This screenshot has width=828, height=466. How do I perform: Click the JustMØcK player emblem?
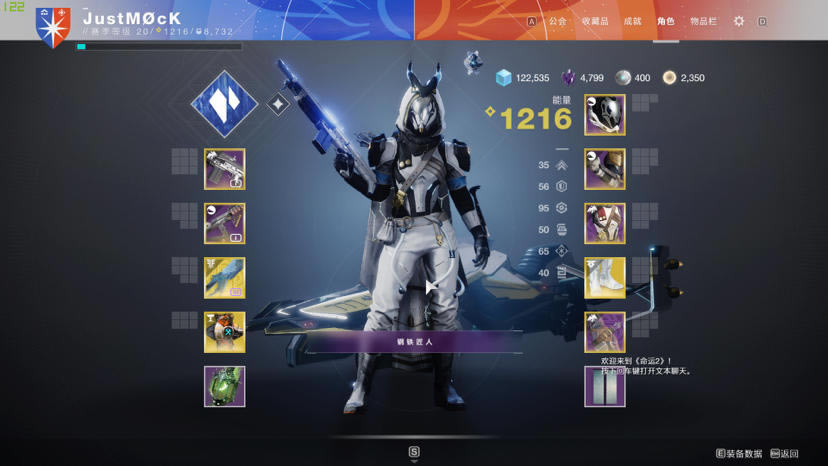(53, 27)
